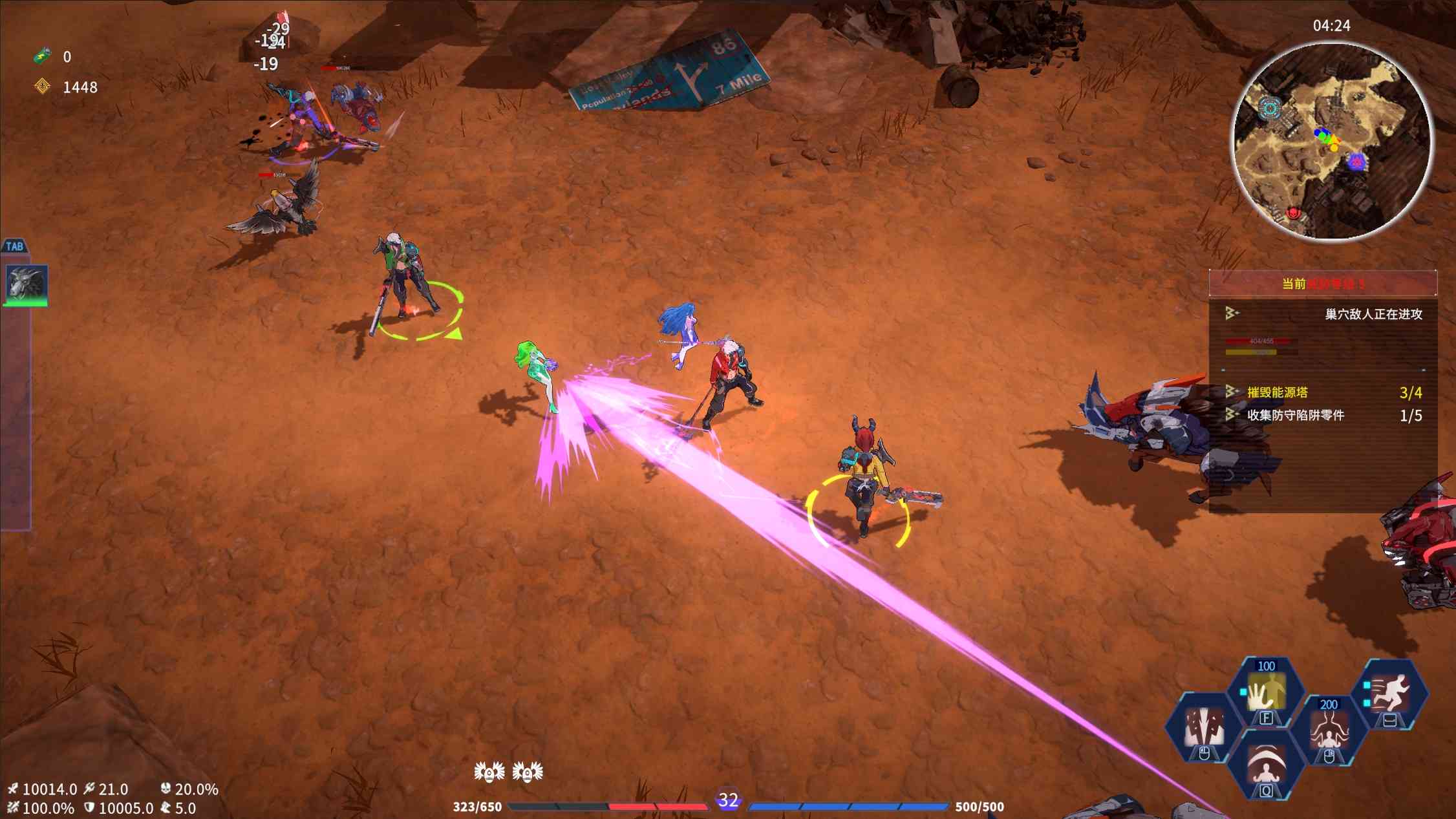
Task: Open the TAB side panel
Action: click(x=14, y=246)
